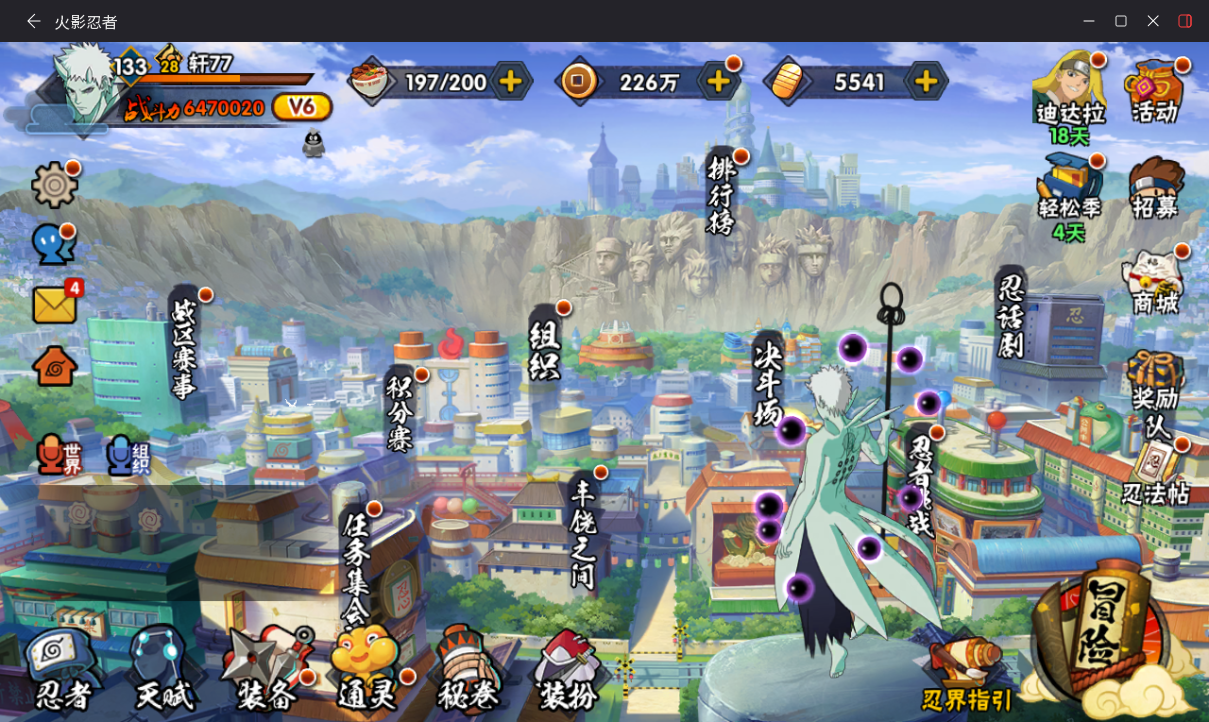This screenshot has width=1209, height=722.
Task: Enter the 排行榜 leaderboard
Action: pos(721,194)
